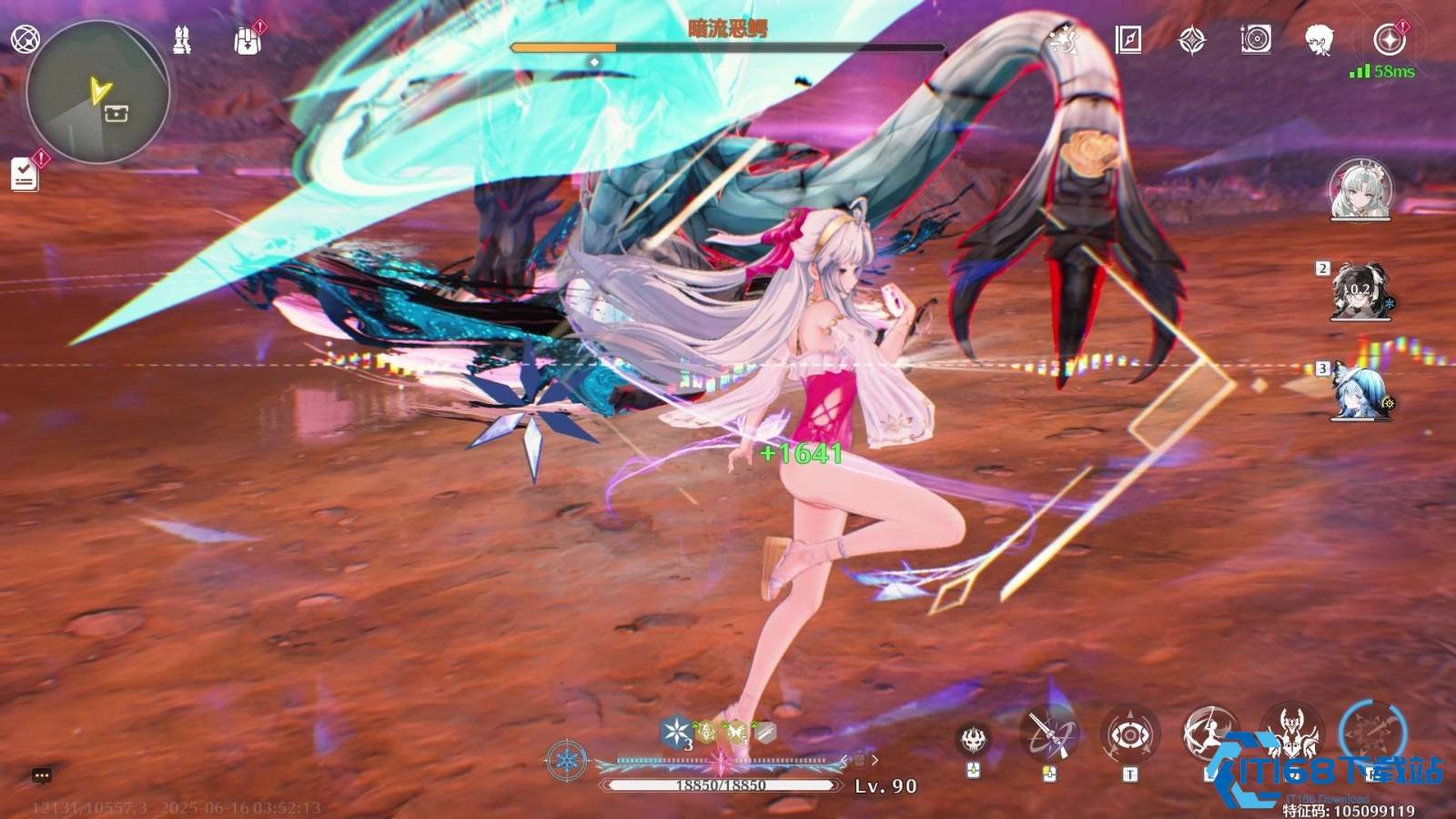Open the phonograph music player icon
1456x819 pixels.
point(1256,38)
